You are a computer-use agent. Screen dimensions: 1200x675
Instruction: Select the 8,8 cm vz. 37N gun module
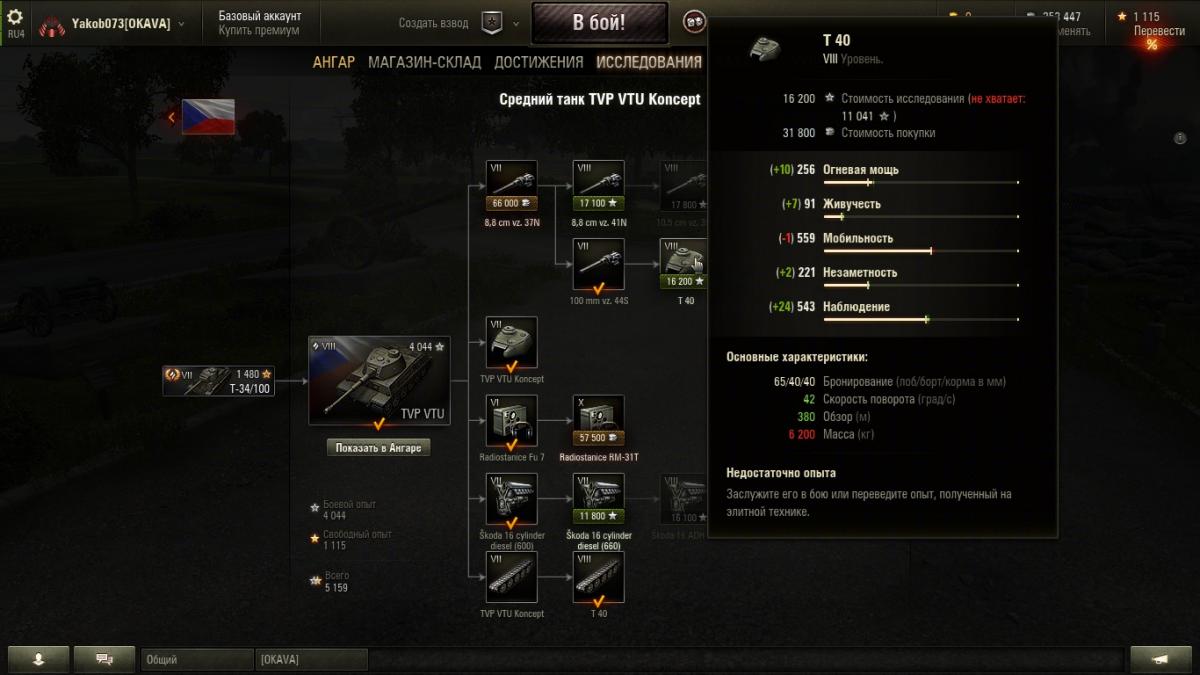[x=511, y=186]
